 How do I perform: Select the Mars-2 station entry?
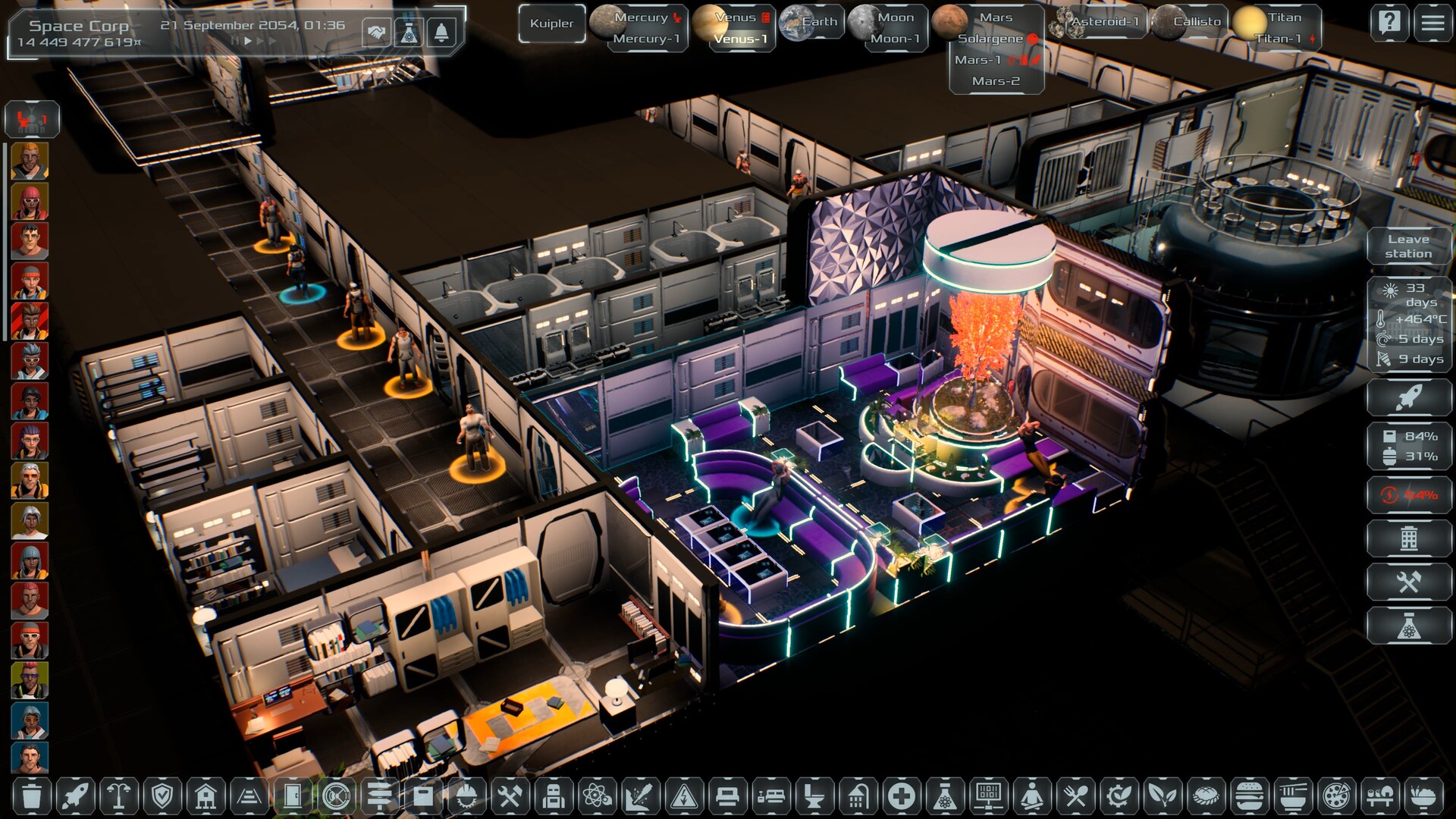(996, 81)
